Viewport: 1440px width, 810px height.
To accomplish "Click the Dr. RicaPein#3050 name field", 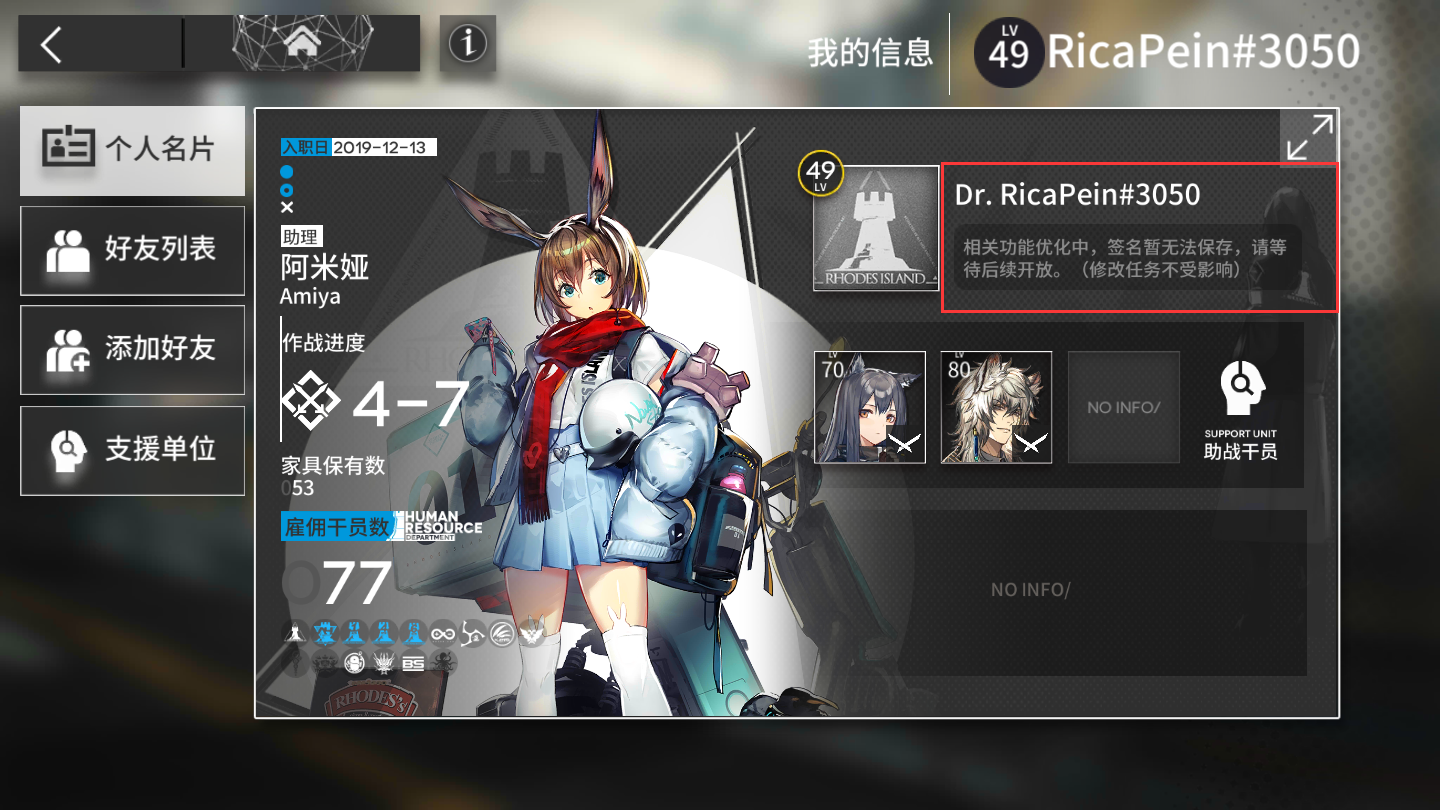I will point(1078,194).
